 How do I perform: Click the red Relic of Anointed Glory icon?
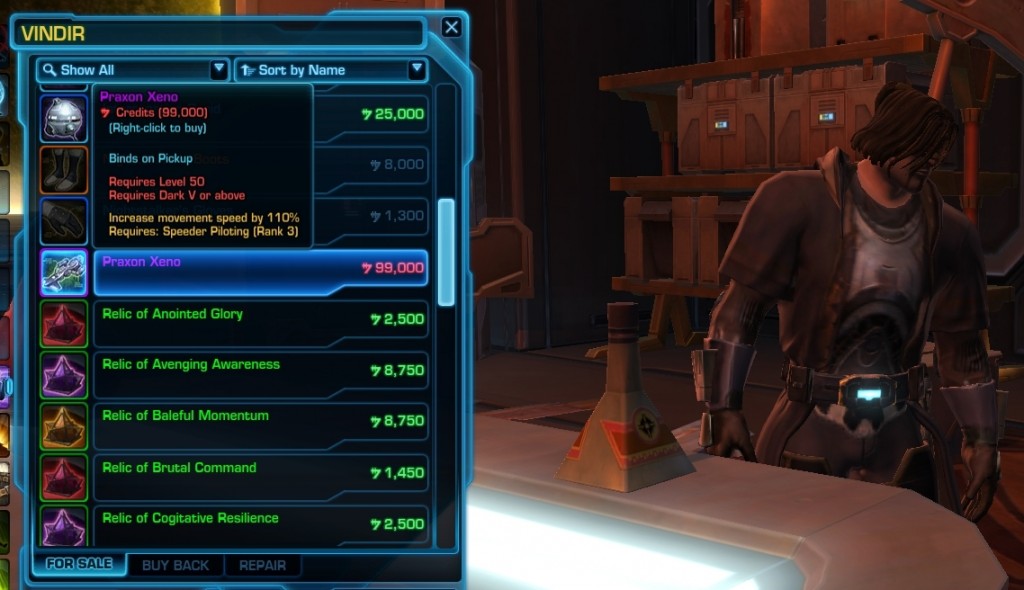point(64,323)
